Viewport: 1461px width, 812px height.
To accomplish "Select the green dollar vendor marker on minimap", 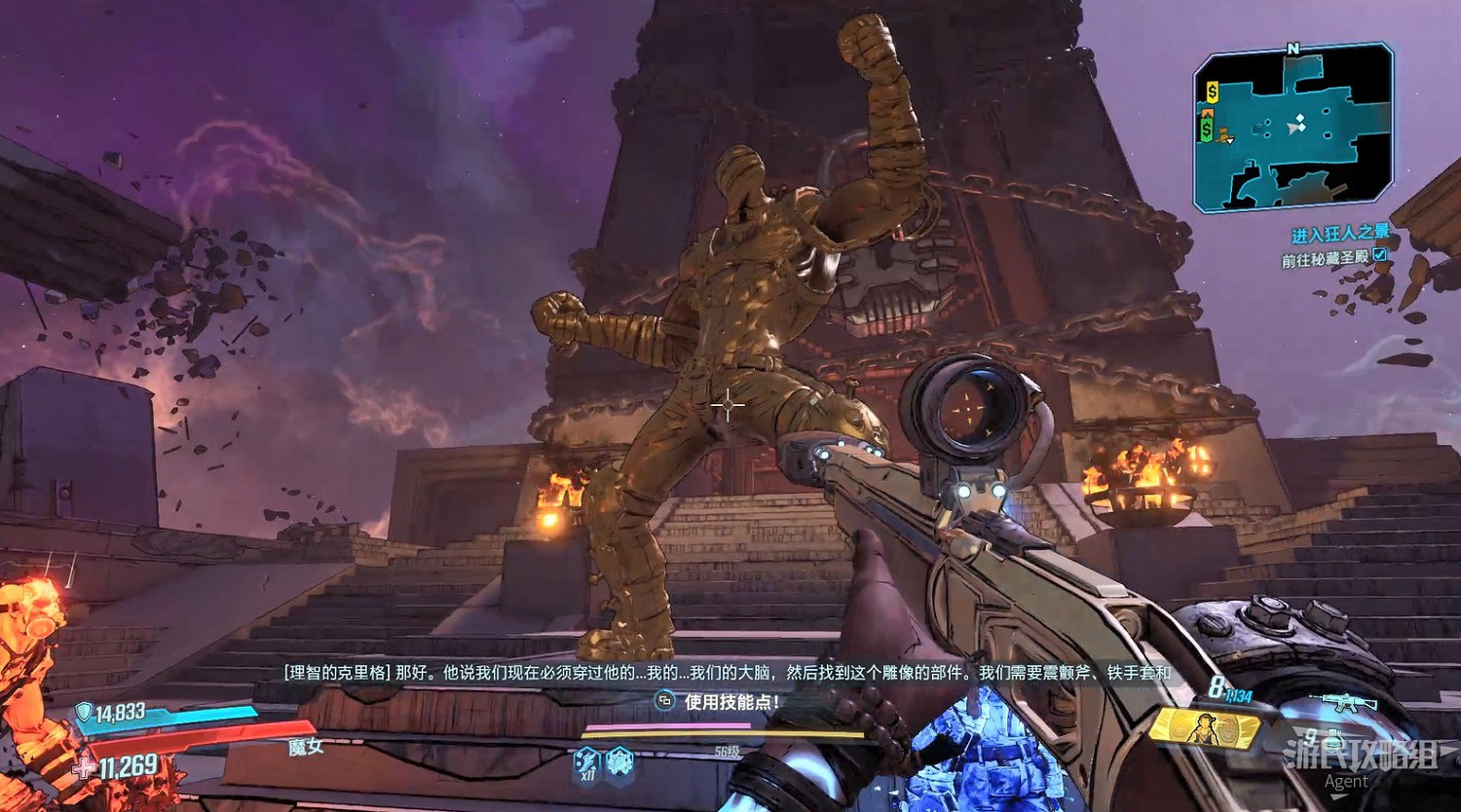I will click(1207, 128).
